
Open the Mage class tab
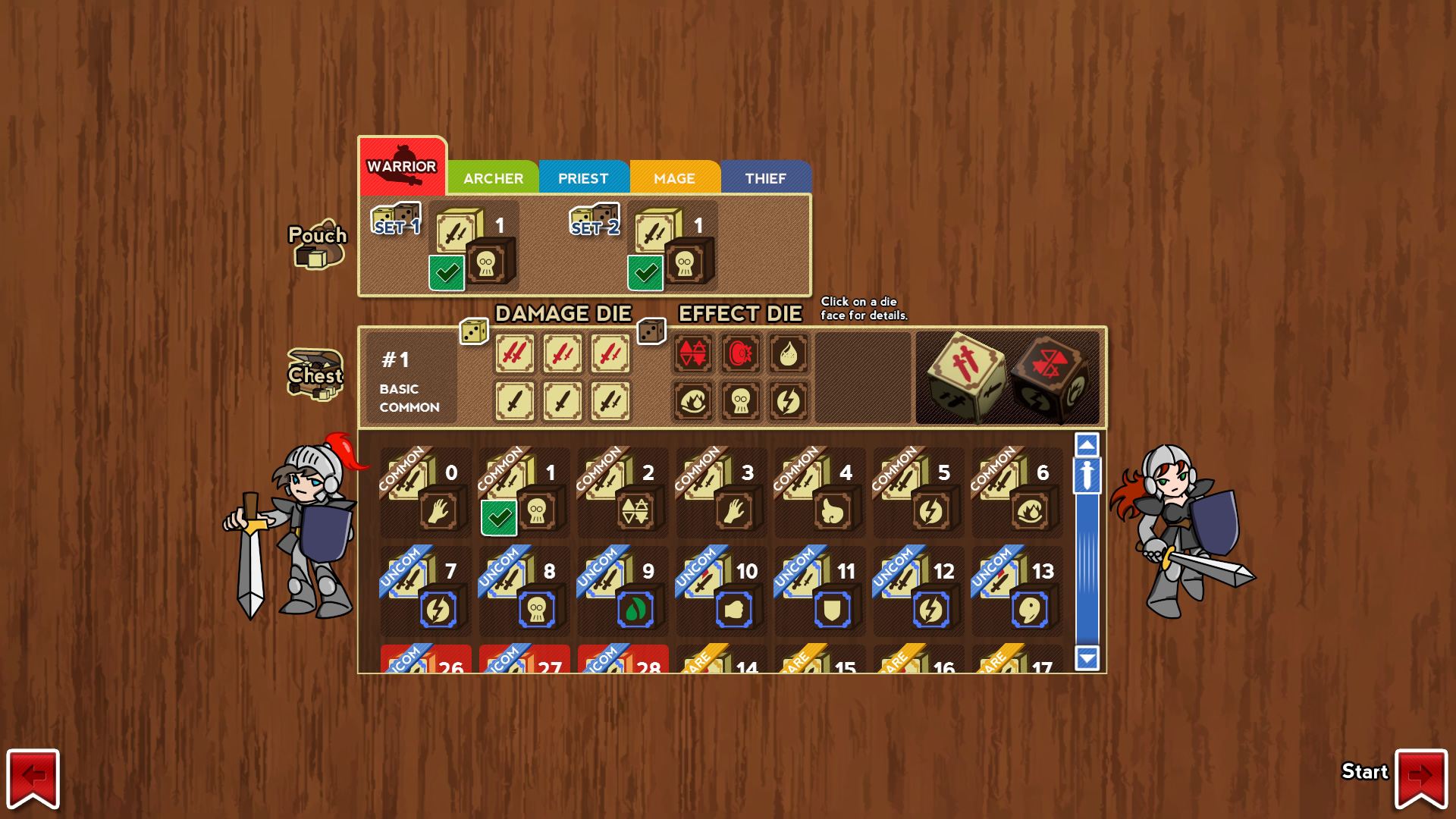674,178
